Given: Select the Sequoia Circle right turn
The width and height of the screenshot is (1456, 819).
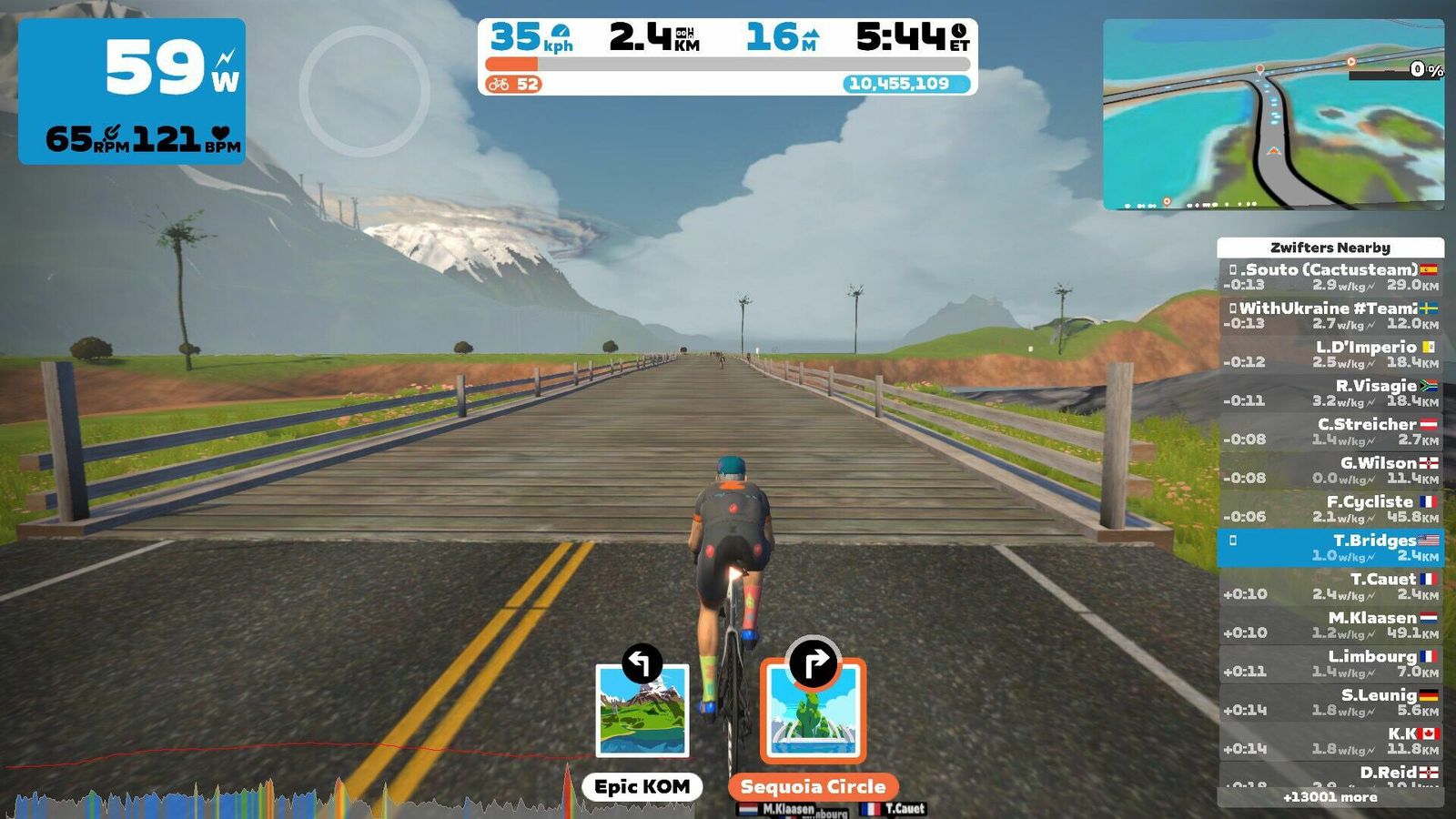Looking at the screenshot, I should (x=813, y=711).
